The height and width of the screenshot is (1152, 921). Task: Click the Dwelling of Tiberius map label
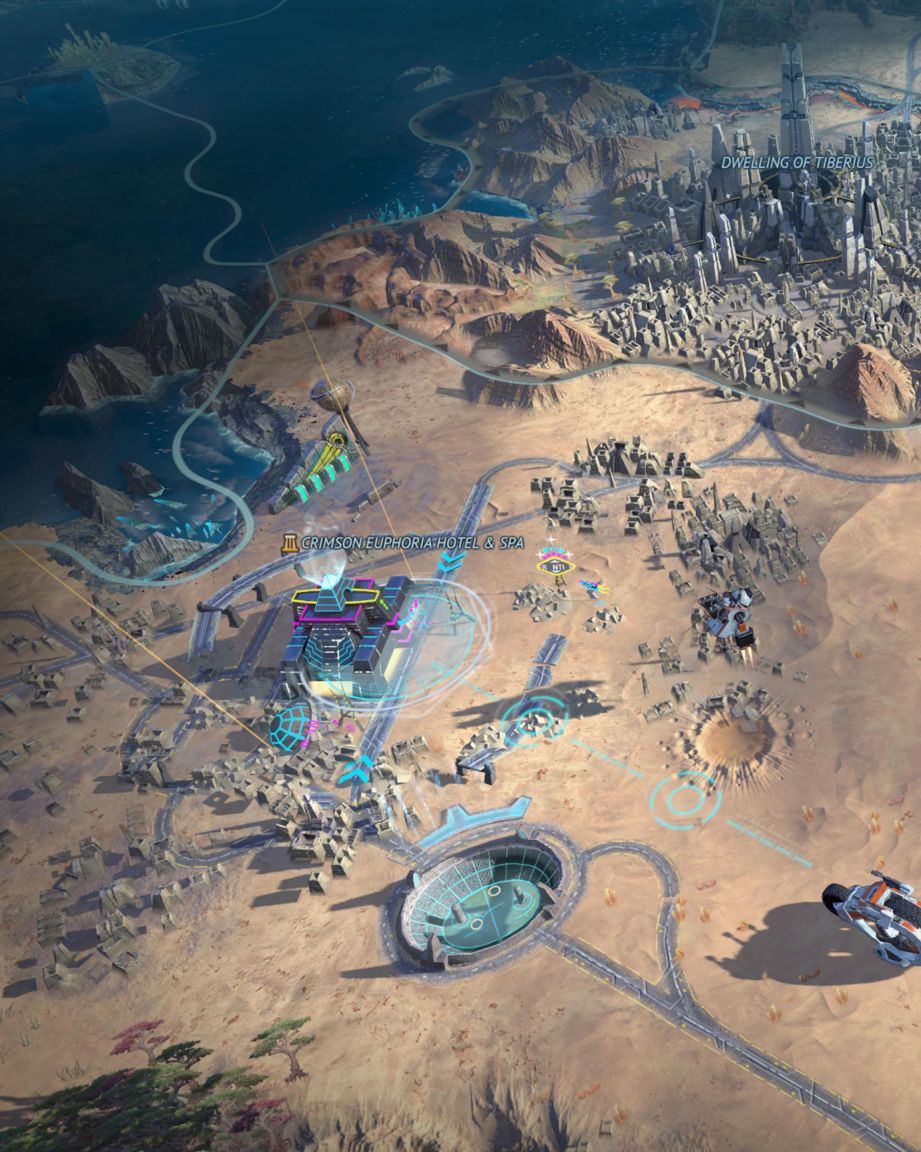pos(797,162)
